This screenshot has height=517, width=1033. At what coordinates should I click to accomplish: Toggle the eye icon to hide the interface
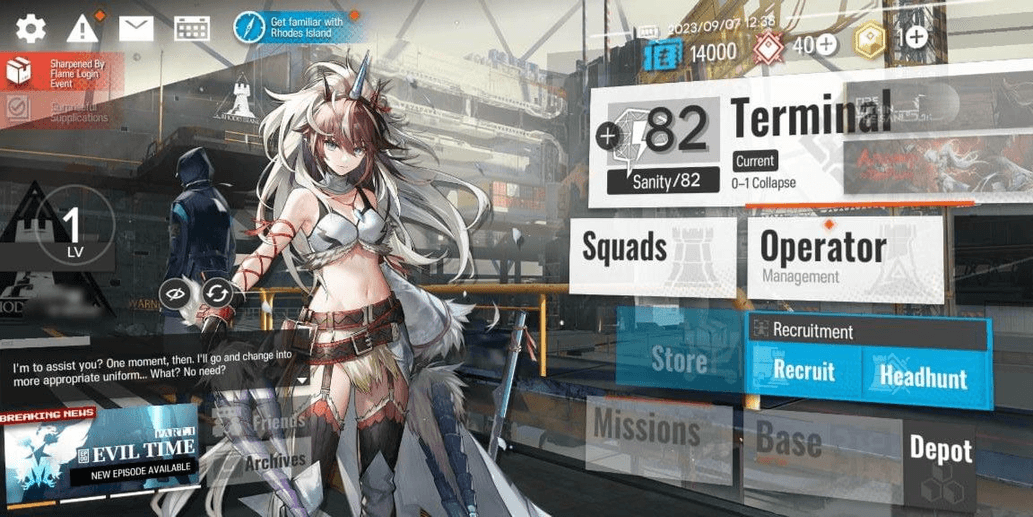coord(176,294)
